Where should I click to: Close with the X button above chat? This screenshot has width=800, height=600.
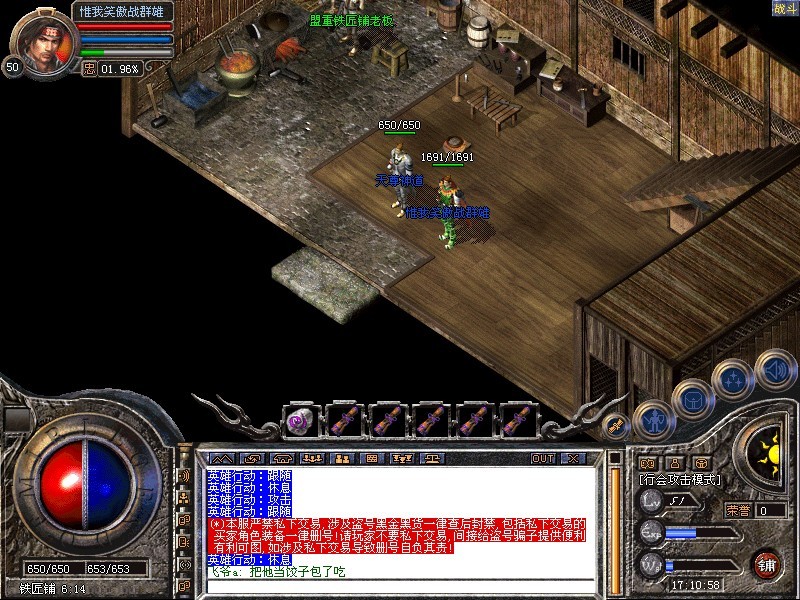click(572, 458)
